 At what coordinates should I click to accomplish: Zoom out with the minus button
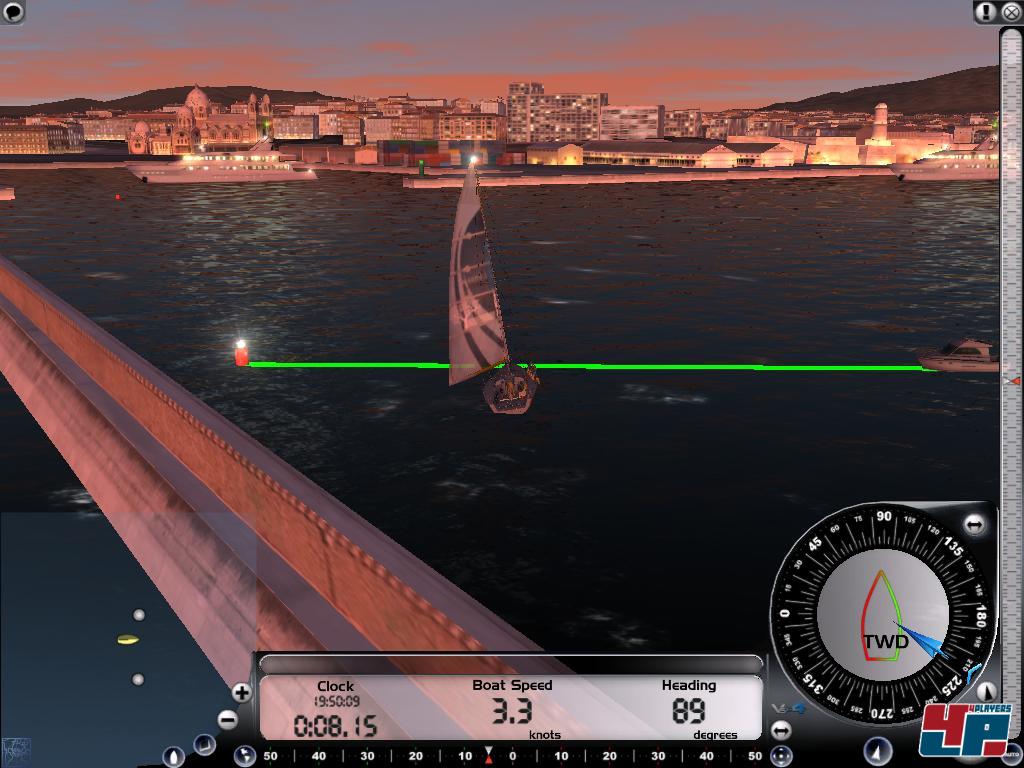228,719
